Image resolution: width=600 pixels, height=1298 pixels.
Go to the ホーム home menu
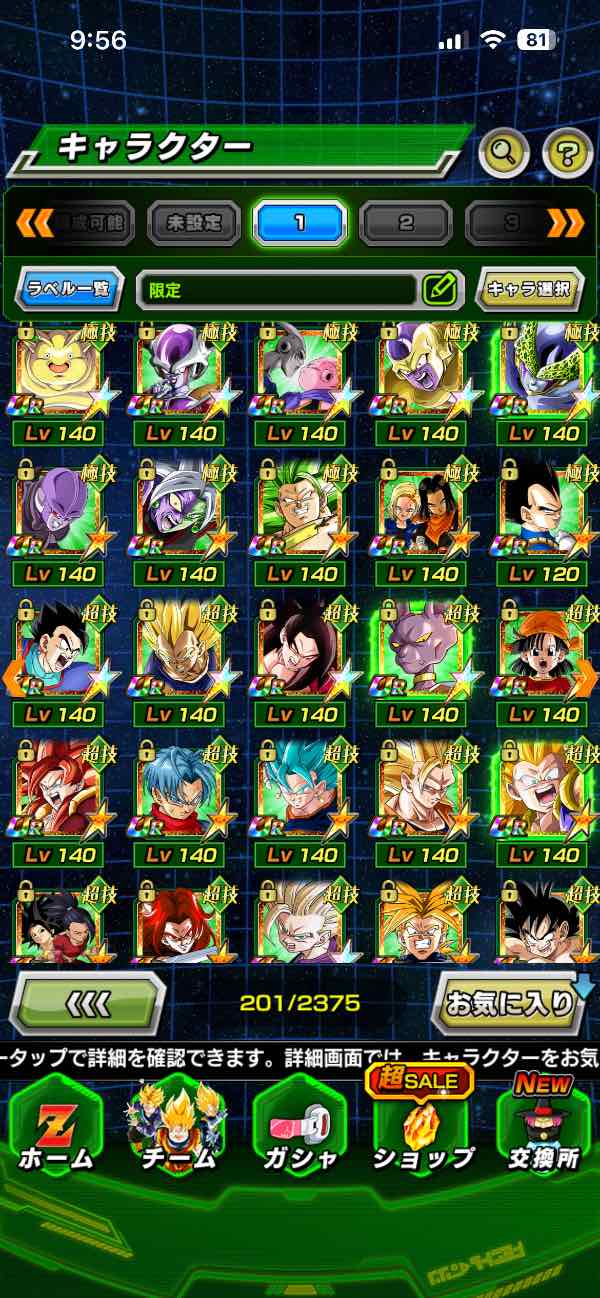(56, 1130)
